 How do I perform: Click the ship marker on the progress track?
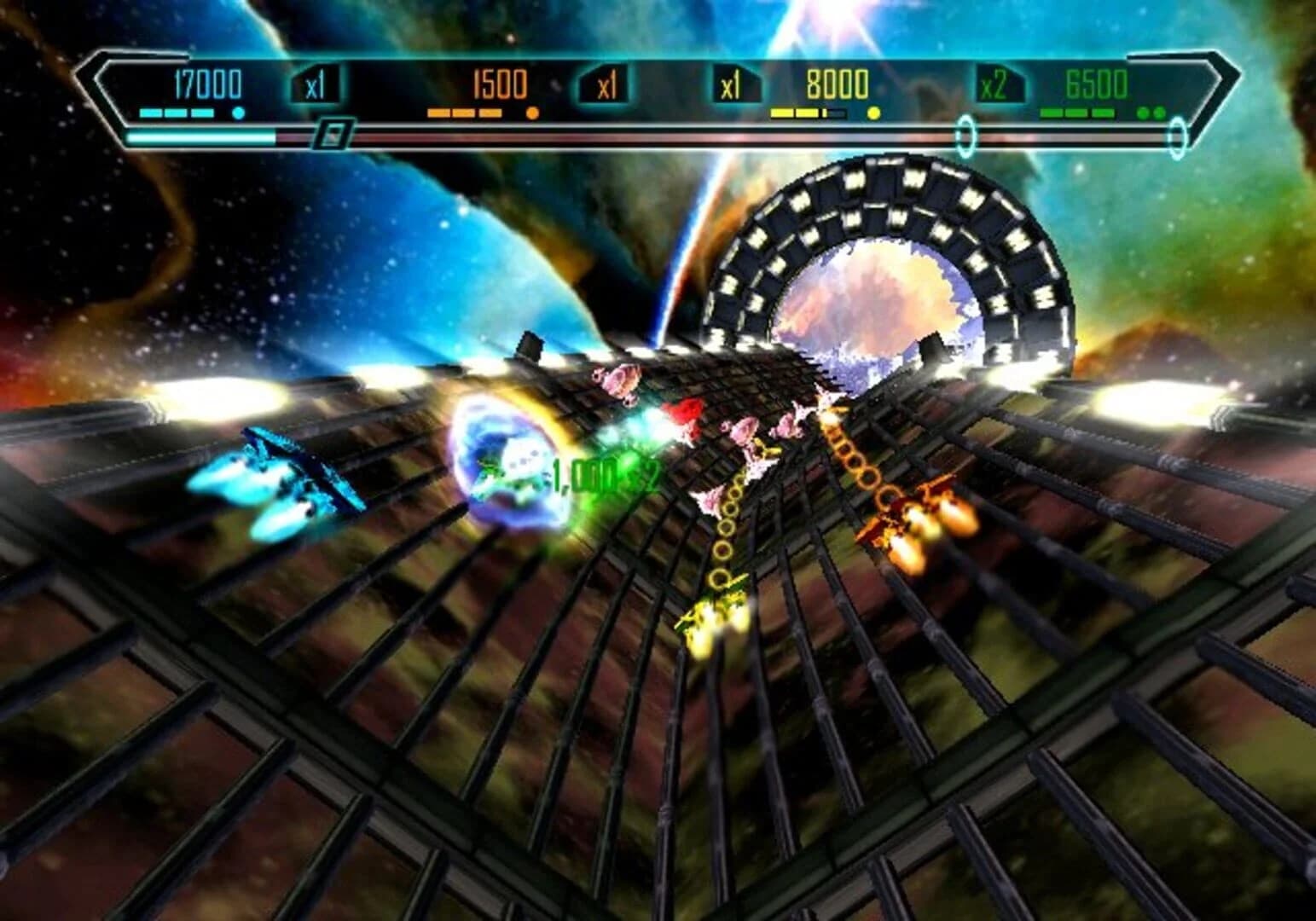tap(335, 134)
